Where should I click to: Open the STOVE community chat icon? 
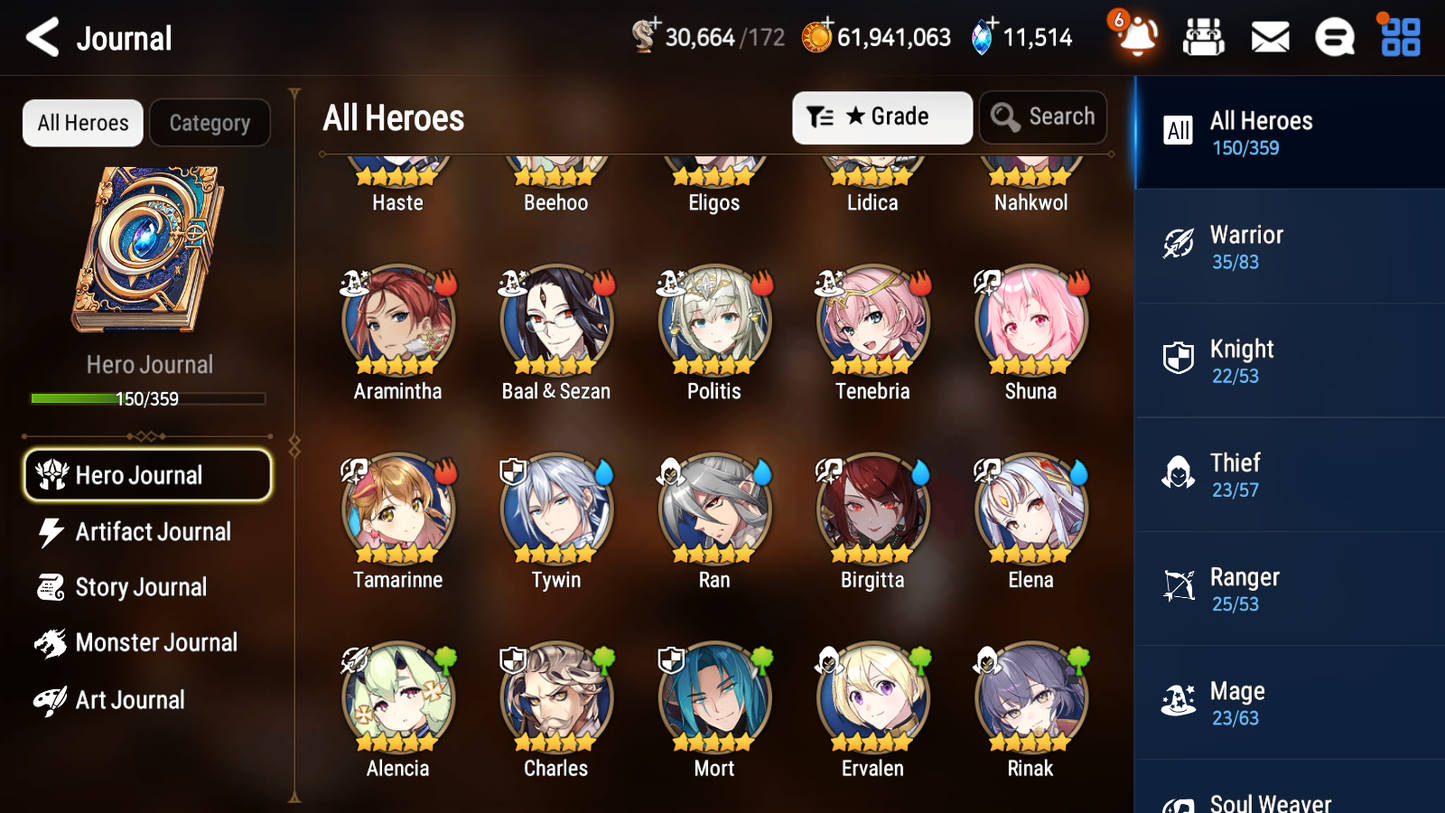point(1334,36)
